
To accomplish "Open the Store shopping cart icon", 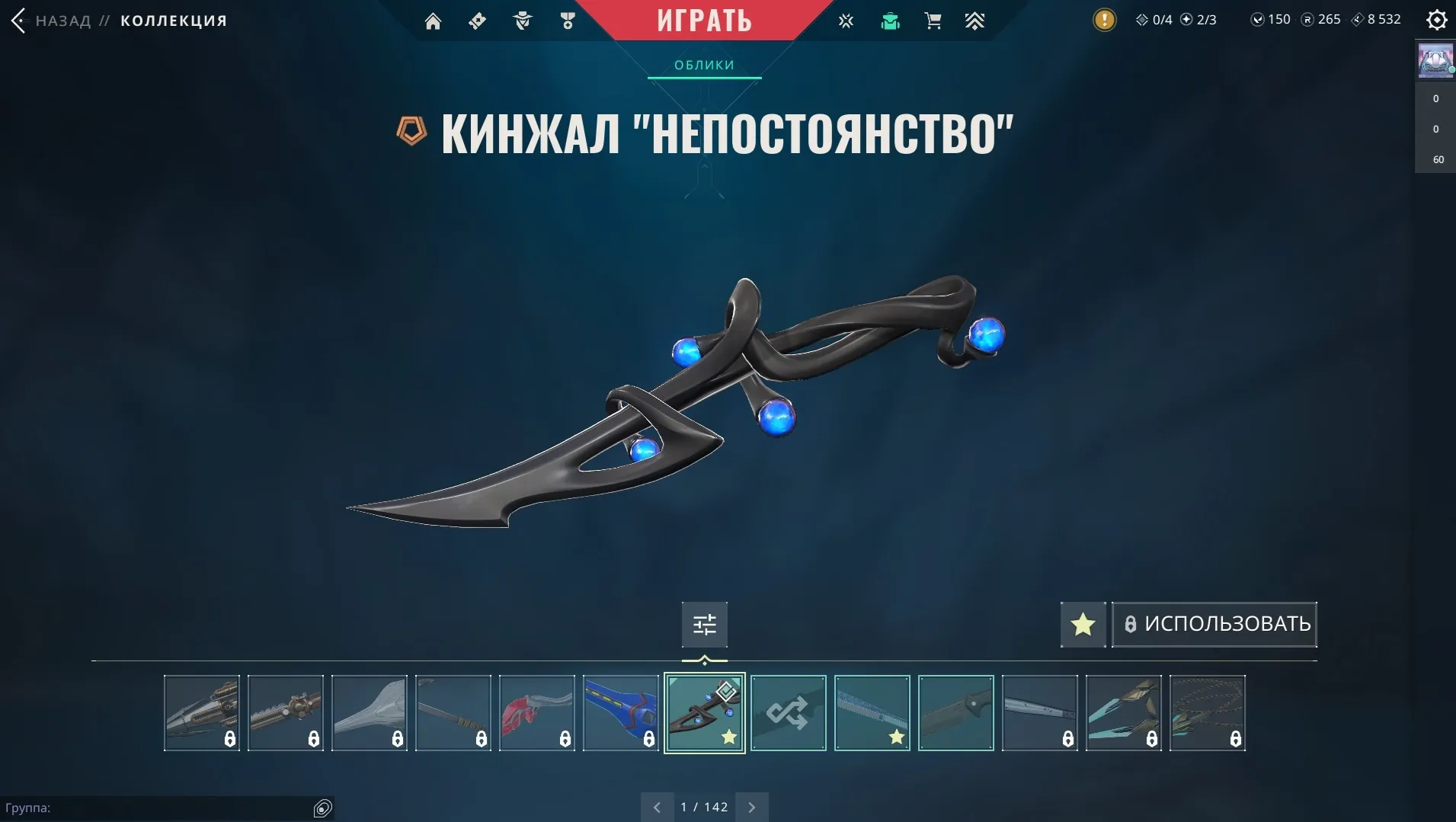I will point(934,21).
